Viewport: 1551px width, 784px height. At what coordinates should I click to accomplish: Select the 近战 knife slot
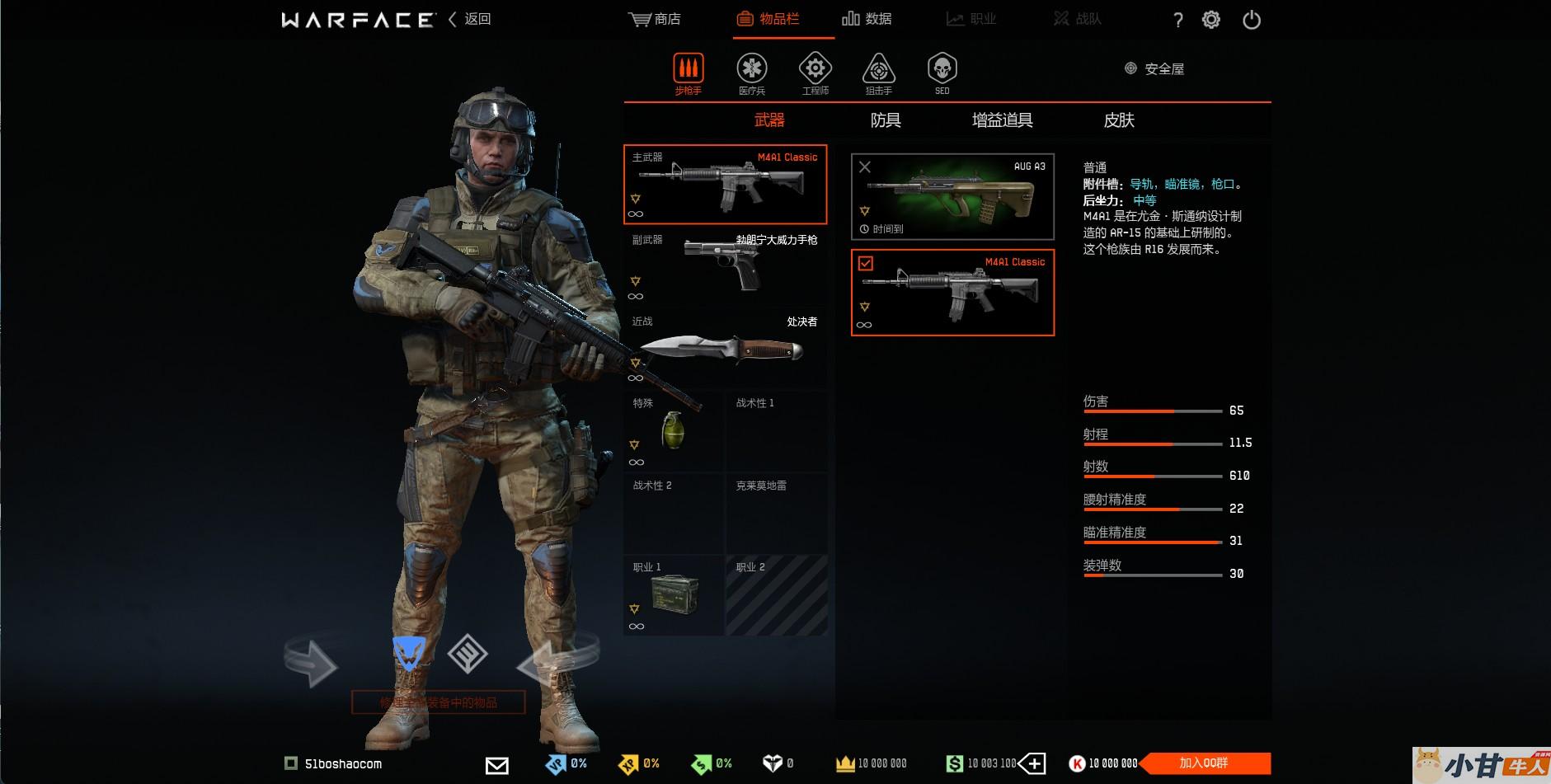coord(725,349)
